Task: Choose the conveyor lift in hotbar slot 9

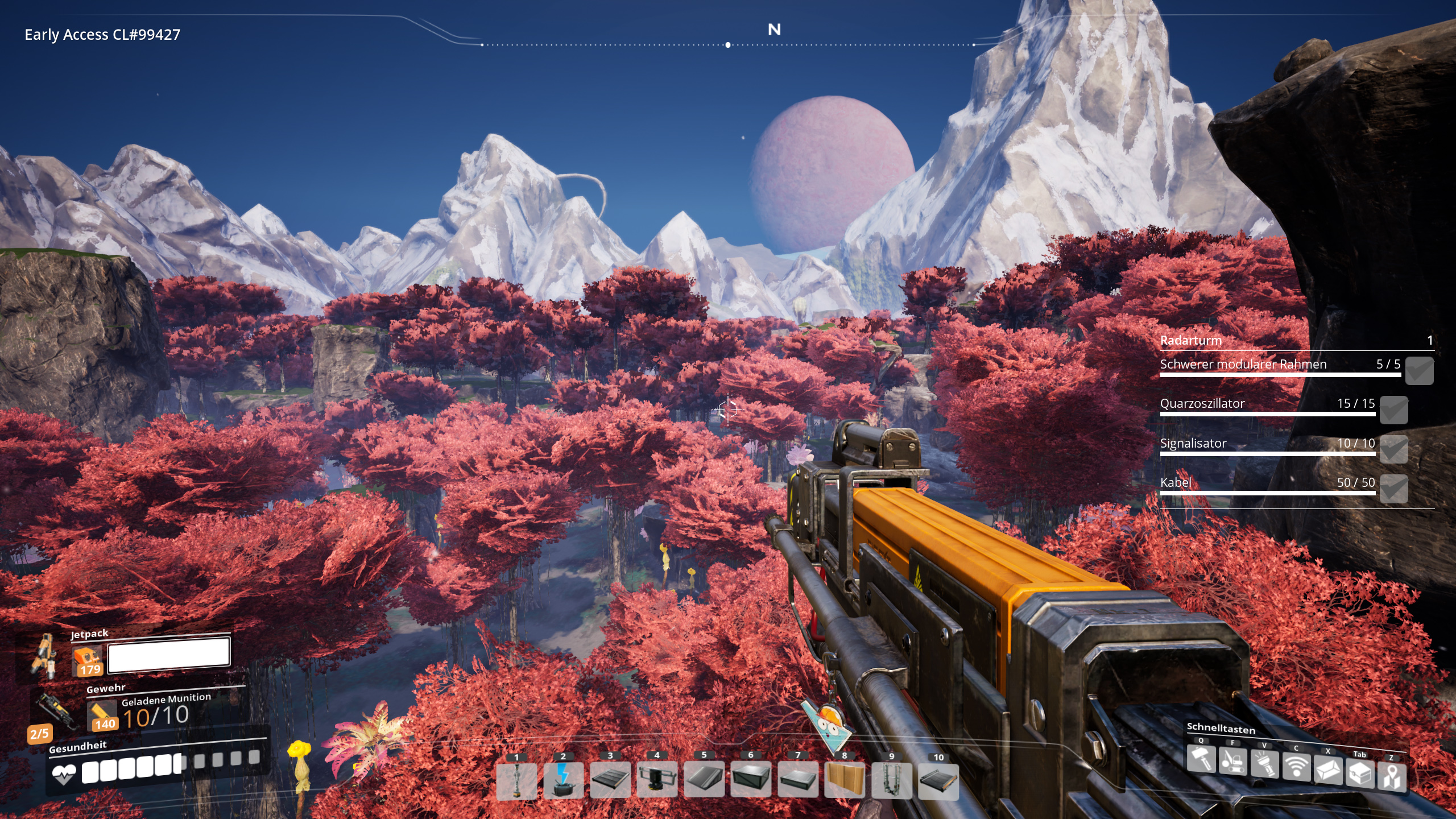Action: (x=891, y=781)
